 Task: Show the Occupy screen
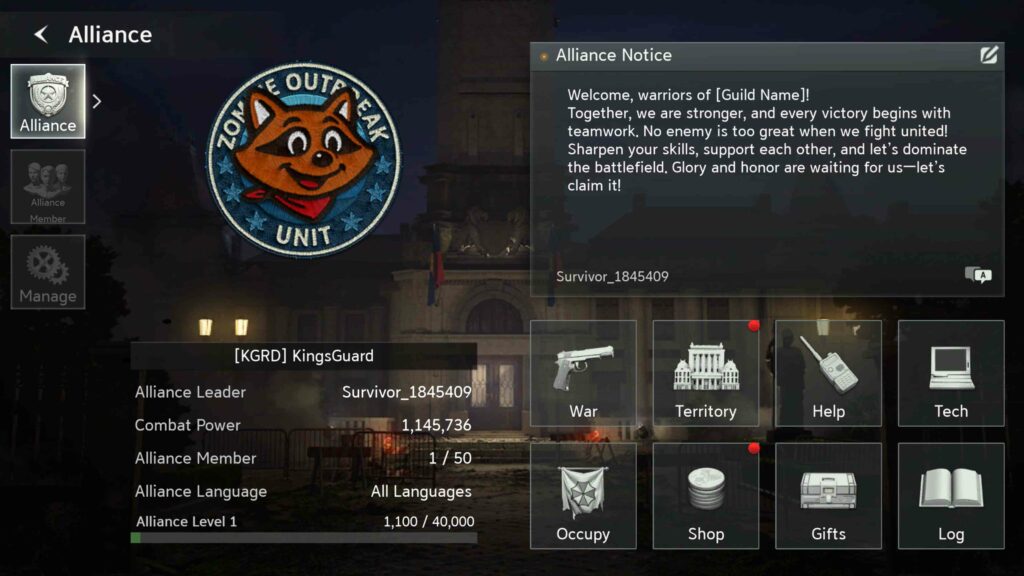pyautogui.click(x=583, y=496)
